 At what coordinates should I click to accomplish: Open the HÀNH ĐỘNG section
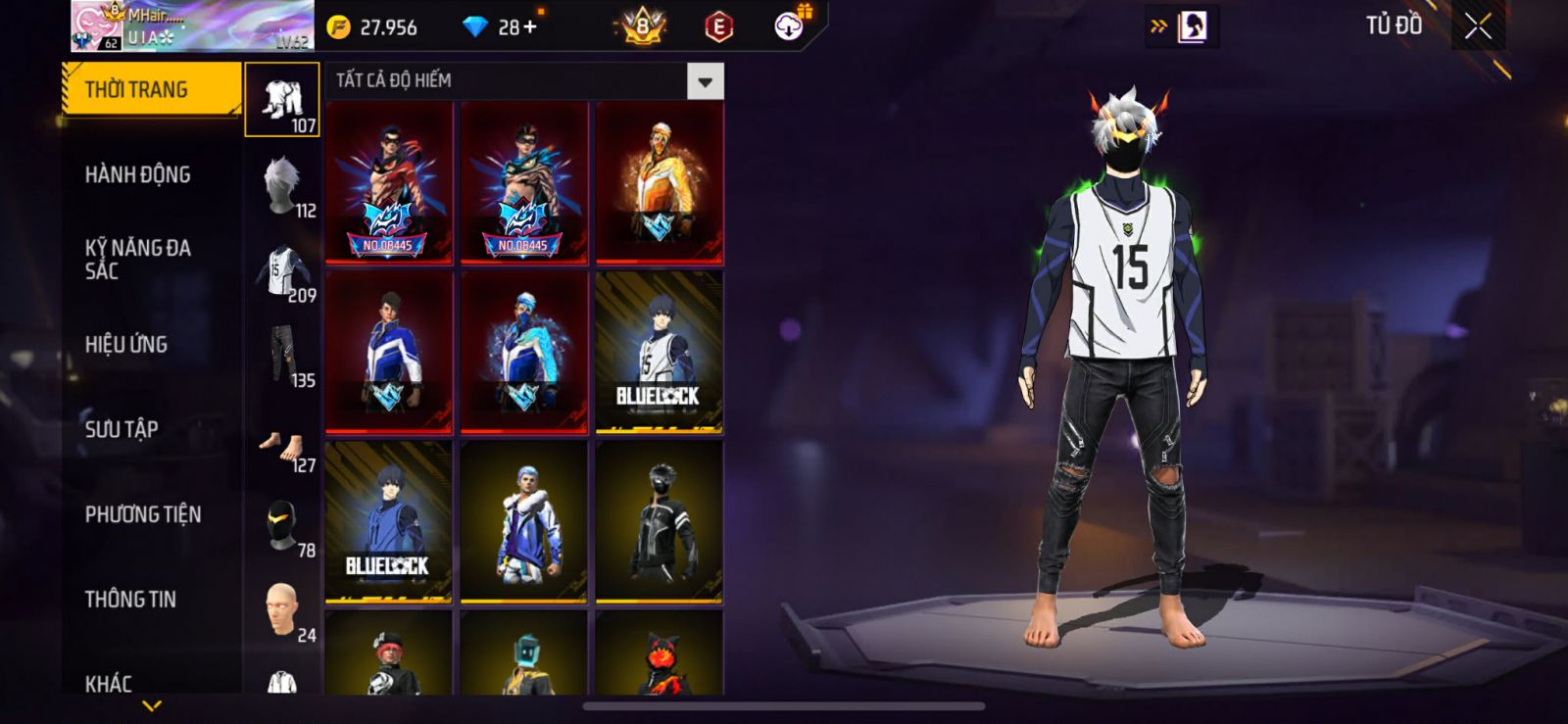[137, 174]
